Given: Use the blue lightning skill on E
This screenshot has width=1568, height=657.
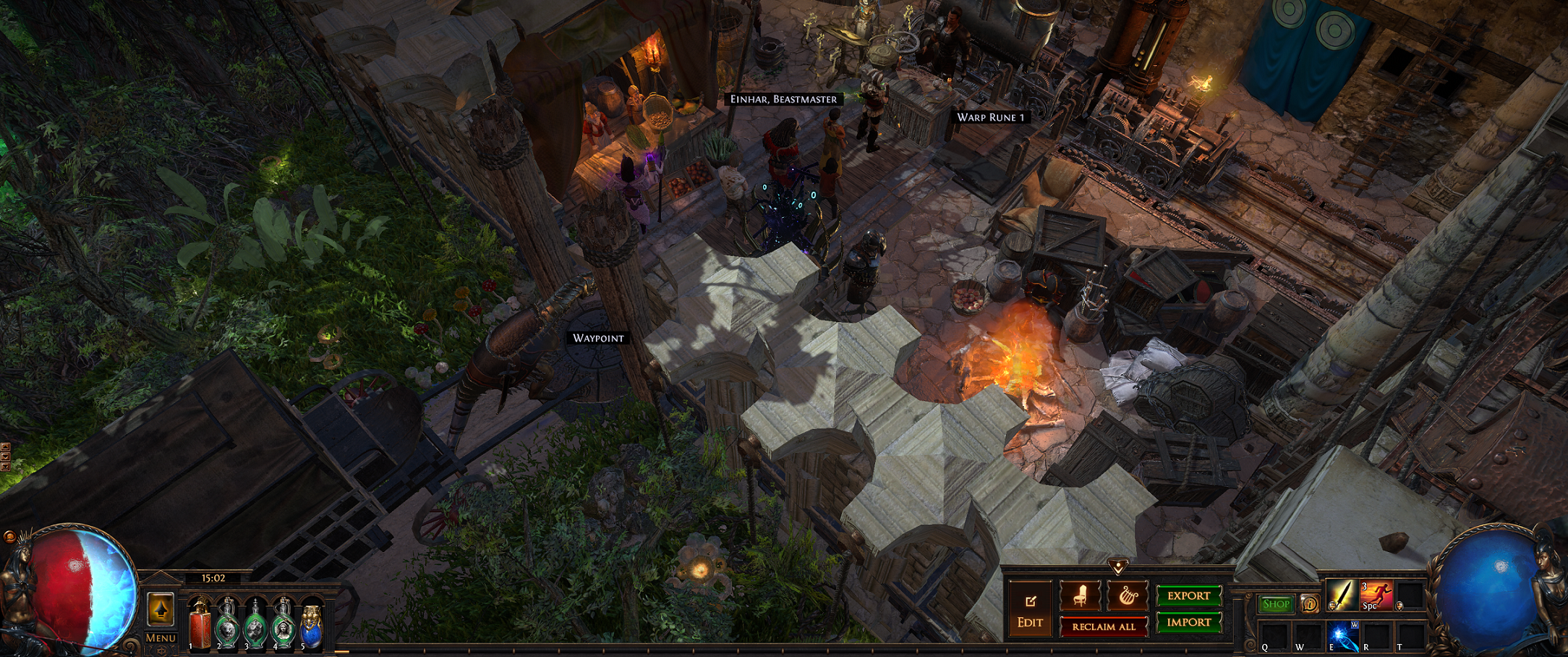Looking at the screenshot, I should pyautogui.click(x=1343, y=637).
